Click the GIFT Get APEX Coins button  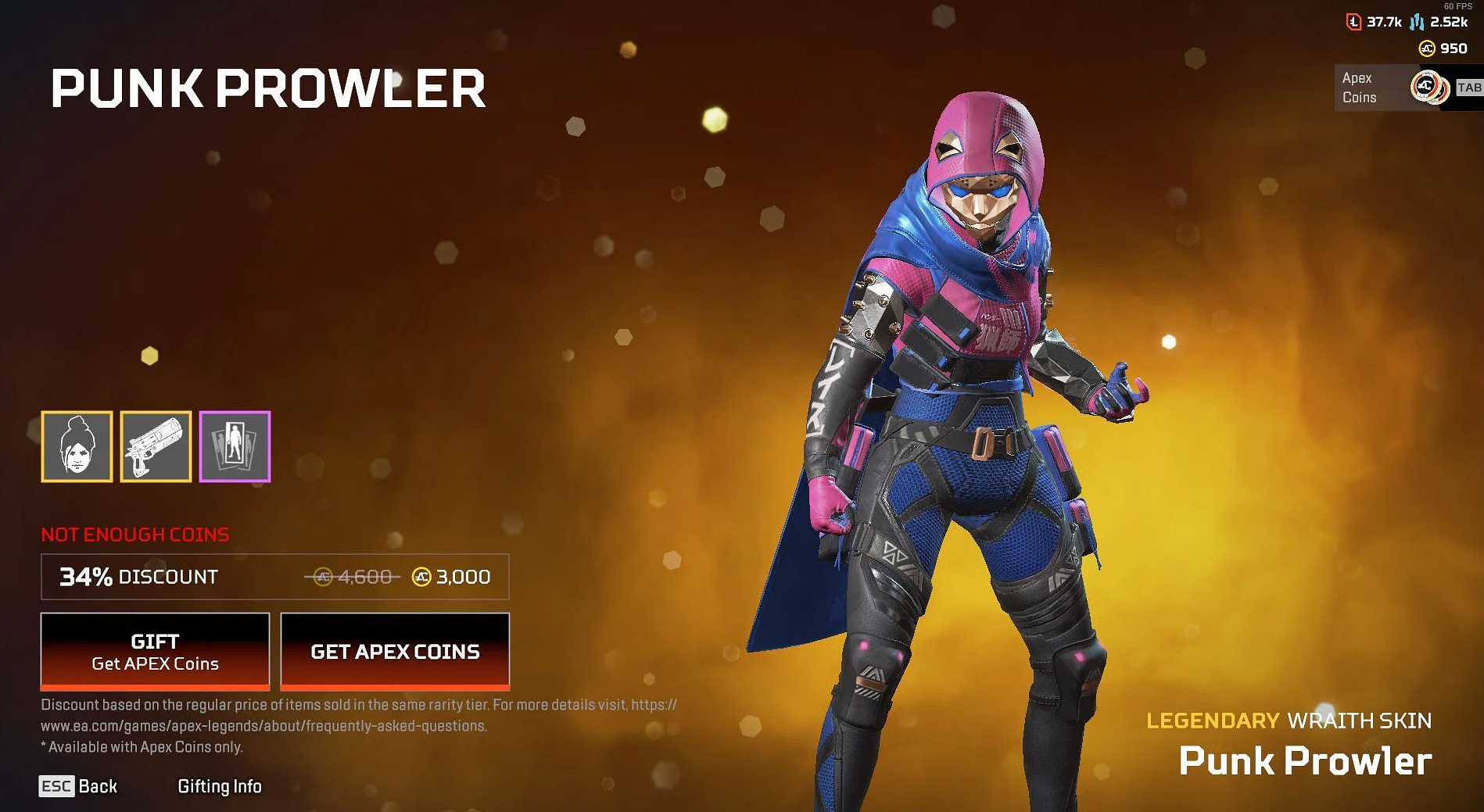click(x=155, y=652)
